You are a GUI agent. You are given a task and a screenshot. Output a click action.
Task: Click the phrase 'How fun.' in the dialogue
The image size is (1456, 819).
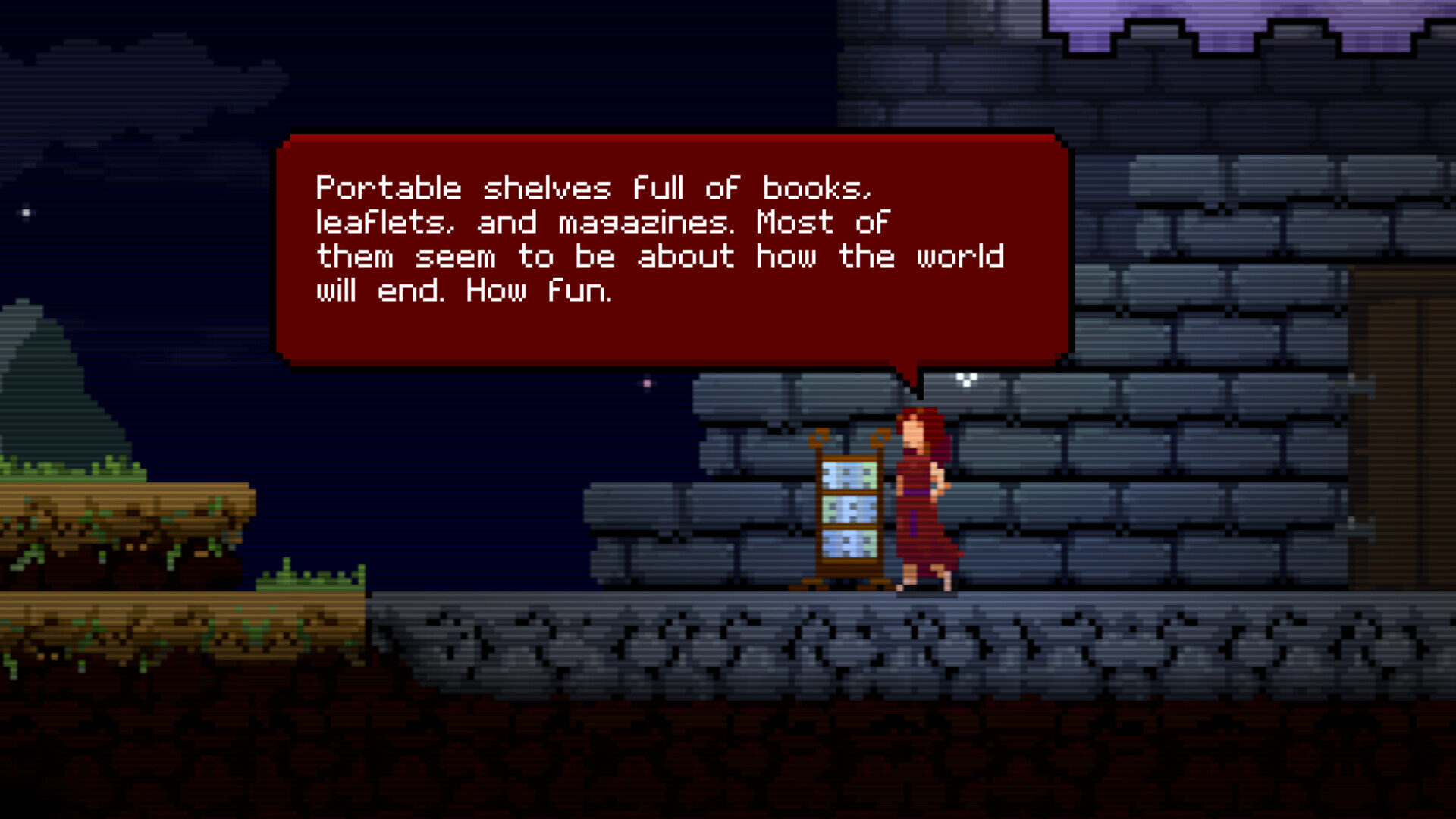[x=538, y=290]
